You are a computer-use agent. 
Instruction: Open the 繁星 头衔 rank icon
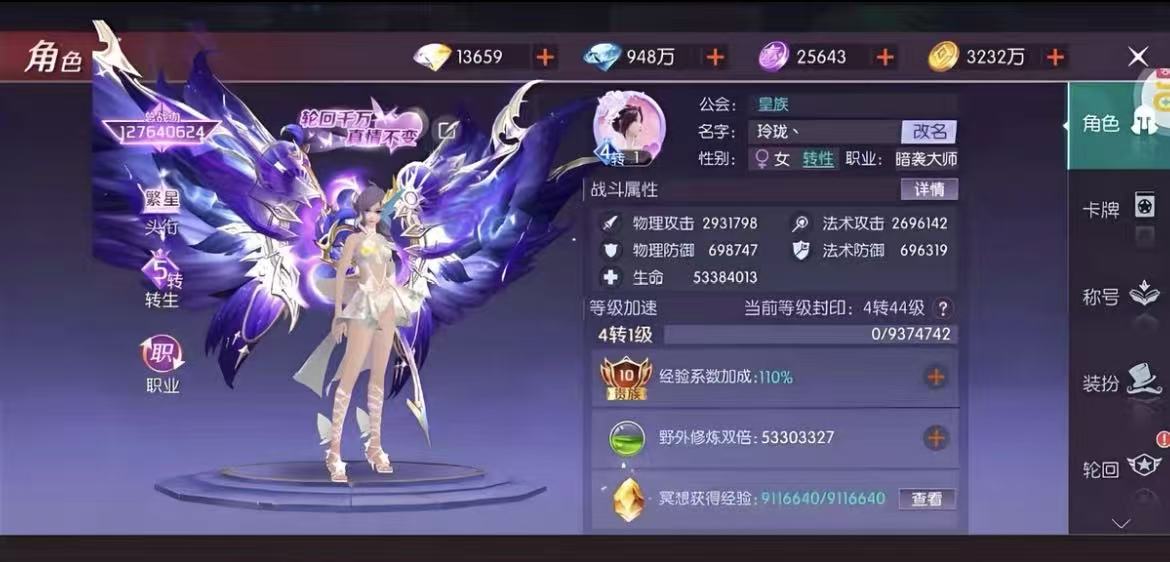tap(162, 211)
